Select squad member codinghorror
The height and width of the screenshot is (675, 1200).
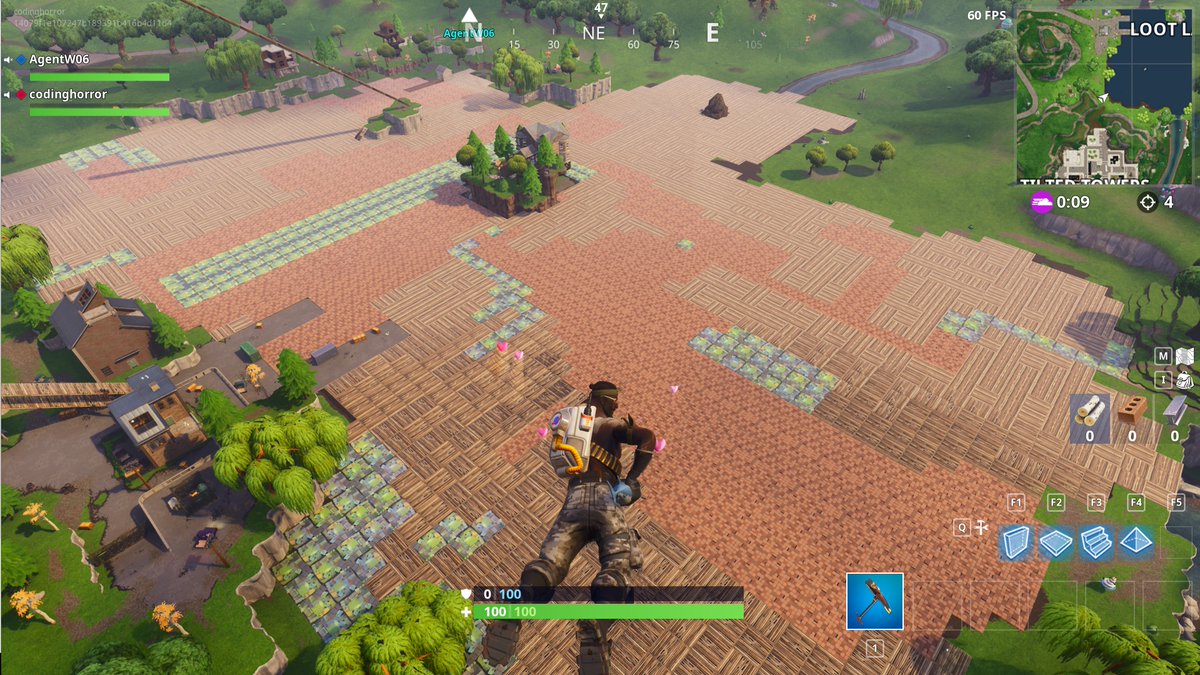[67, 95]
